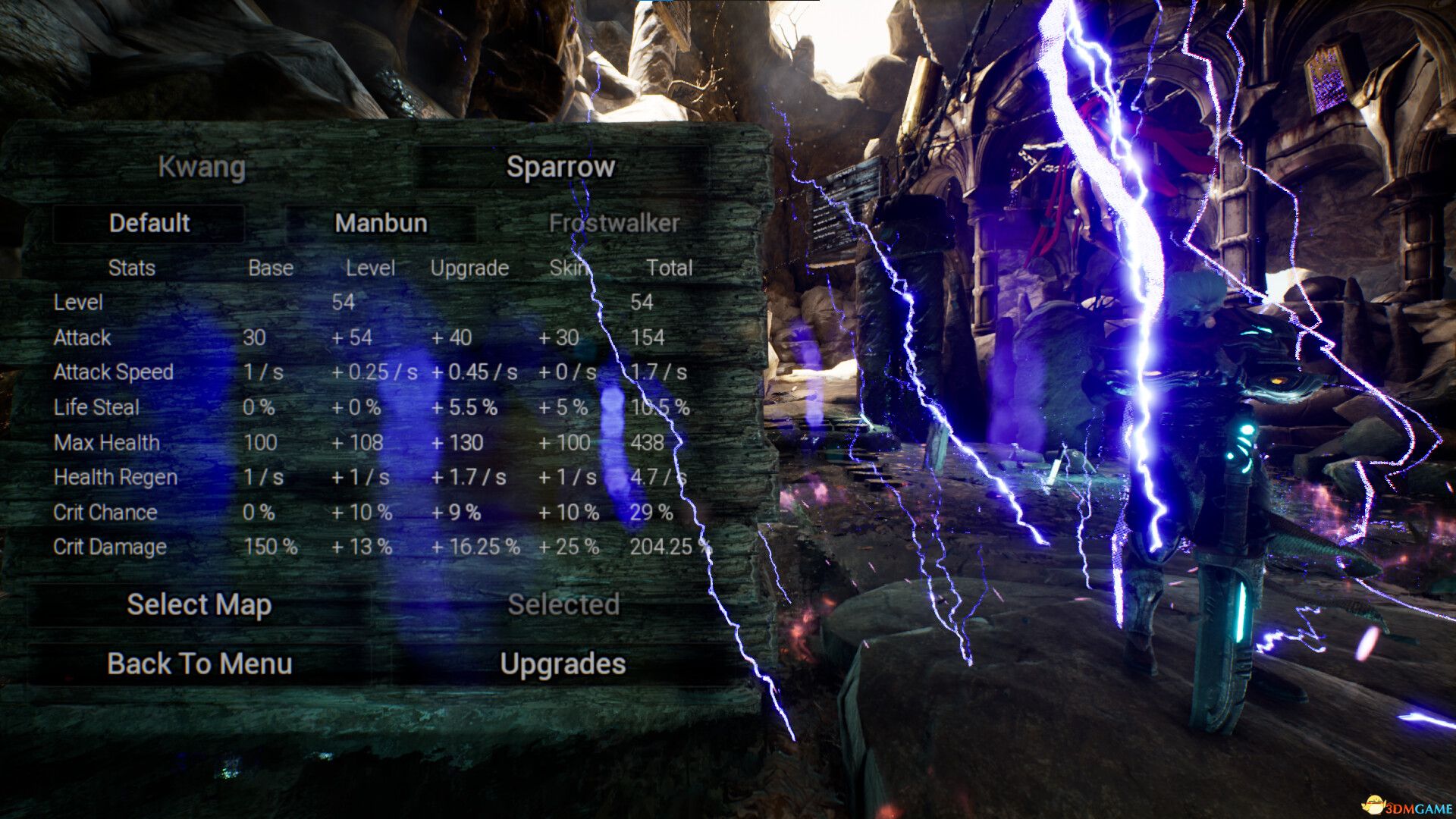Select the Frostwalker skin
Viewport: 1456px width, 819px height.
tap(613, 223)
